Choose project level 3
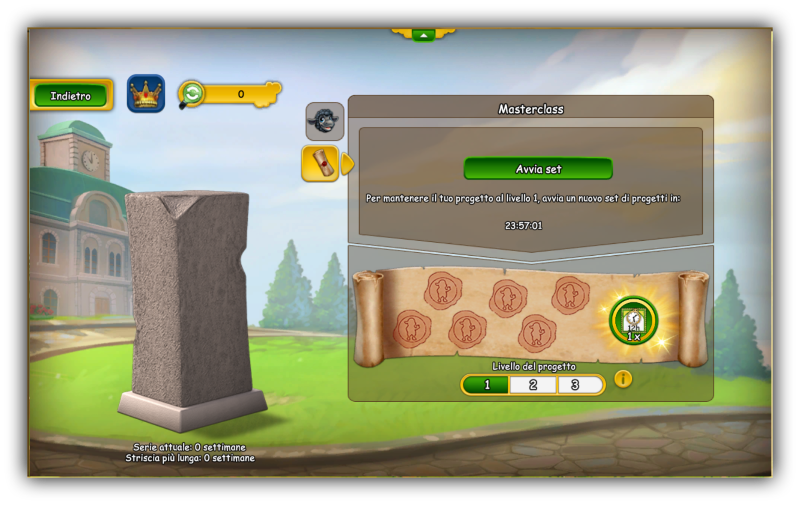800x505 pixels. pyautogui.click(x=580, y=385)
